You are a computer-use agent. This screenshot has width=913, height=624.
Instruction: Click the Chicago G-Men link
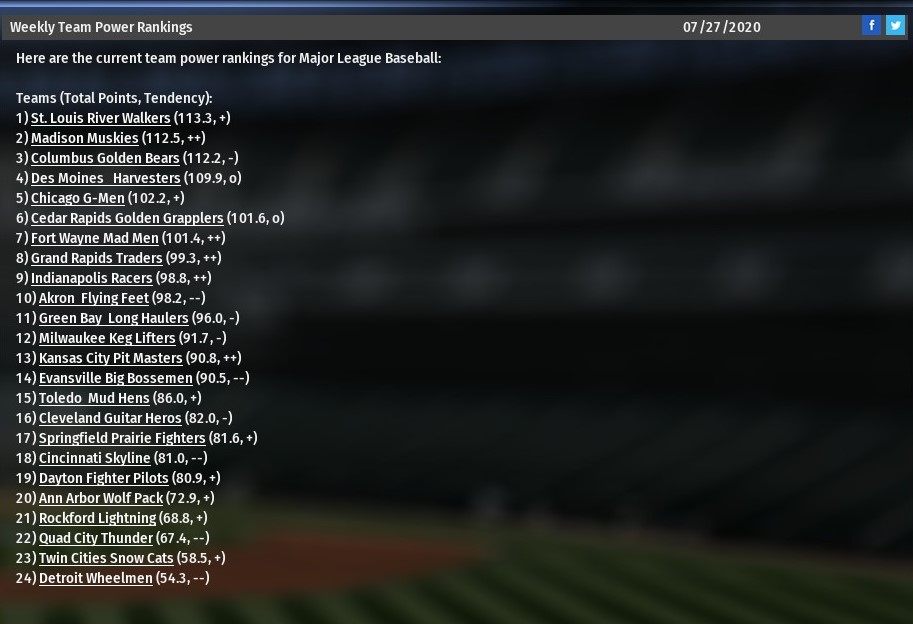tap(77, 198)
